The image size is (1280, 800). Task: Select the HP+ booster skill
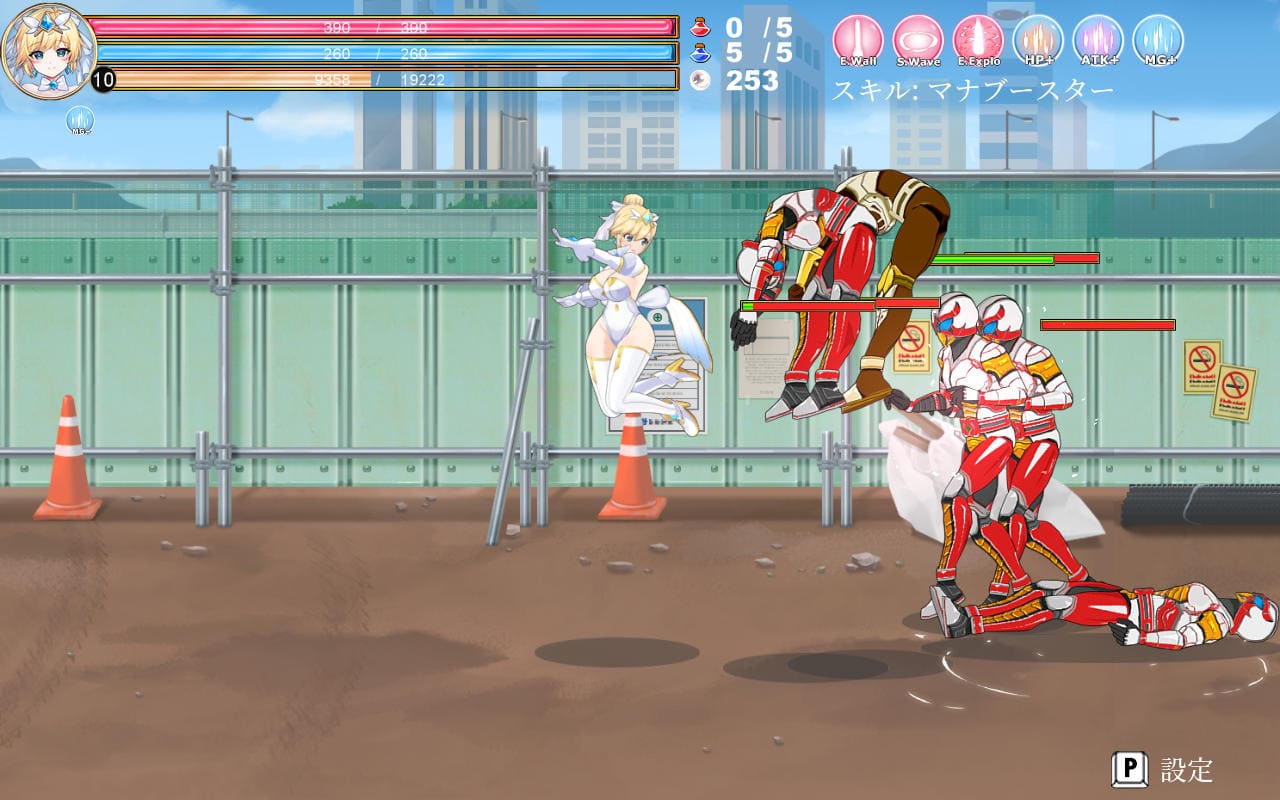1038,41
